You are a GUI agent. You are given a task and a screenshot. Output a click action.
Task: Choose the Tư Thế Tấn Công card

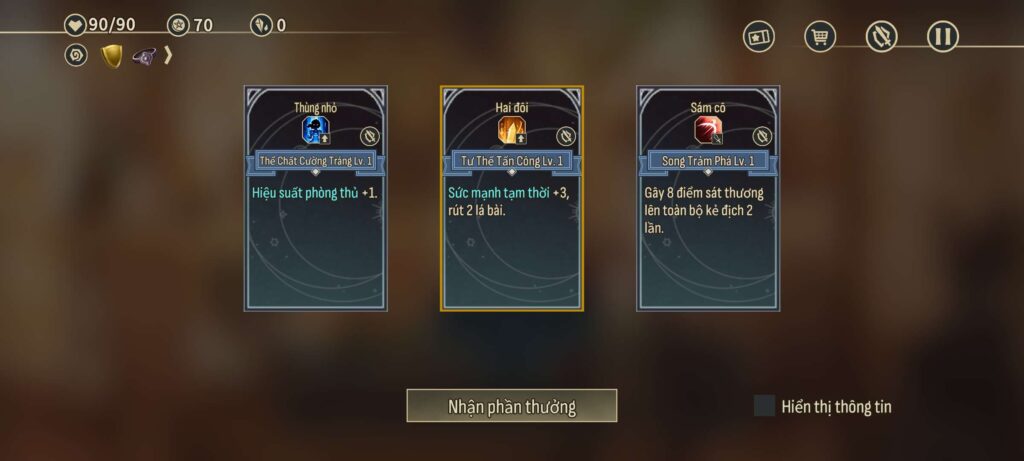512,199
